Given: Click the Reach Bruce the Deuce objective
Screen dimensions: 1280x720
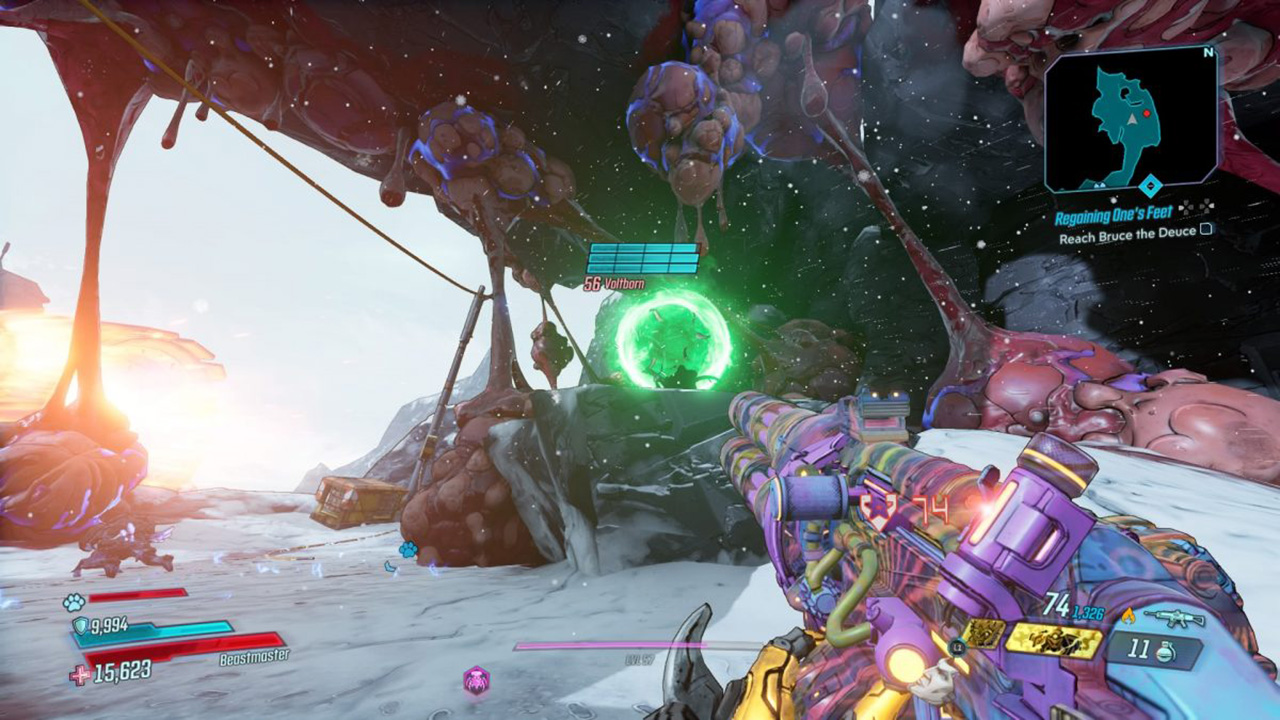Looking at the screenshot, I should [1127, 232].
